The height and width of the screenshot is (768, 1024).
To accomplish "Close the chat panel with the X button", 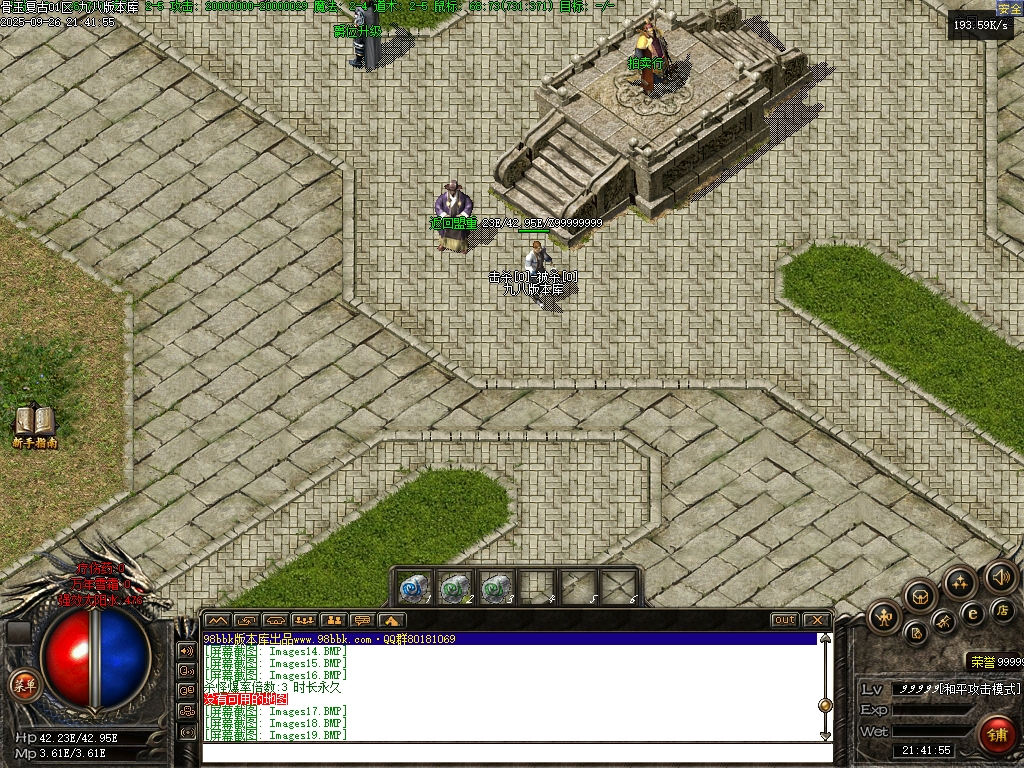I will click(x=816, y=620).
